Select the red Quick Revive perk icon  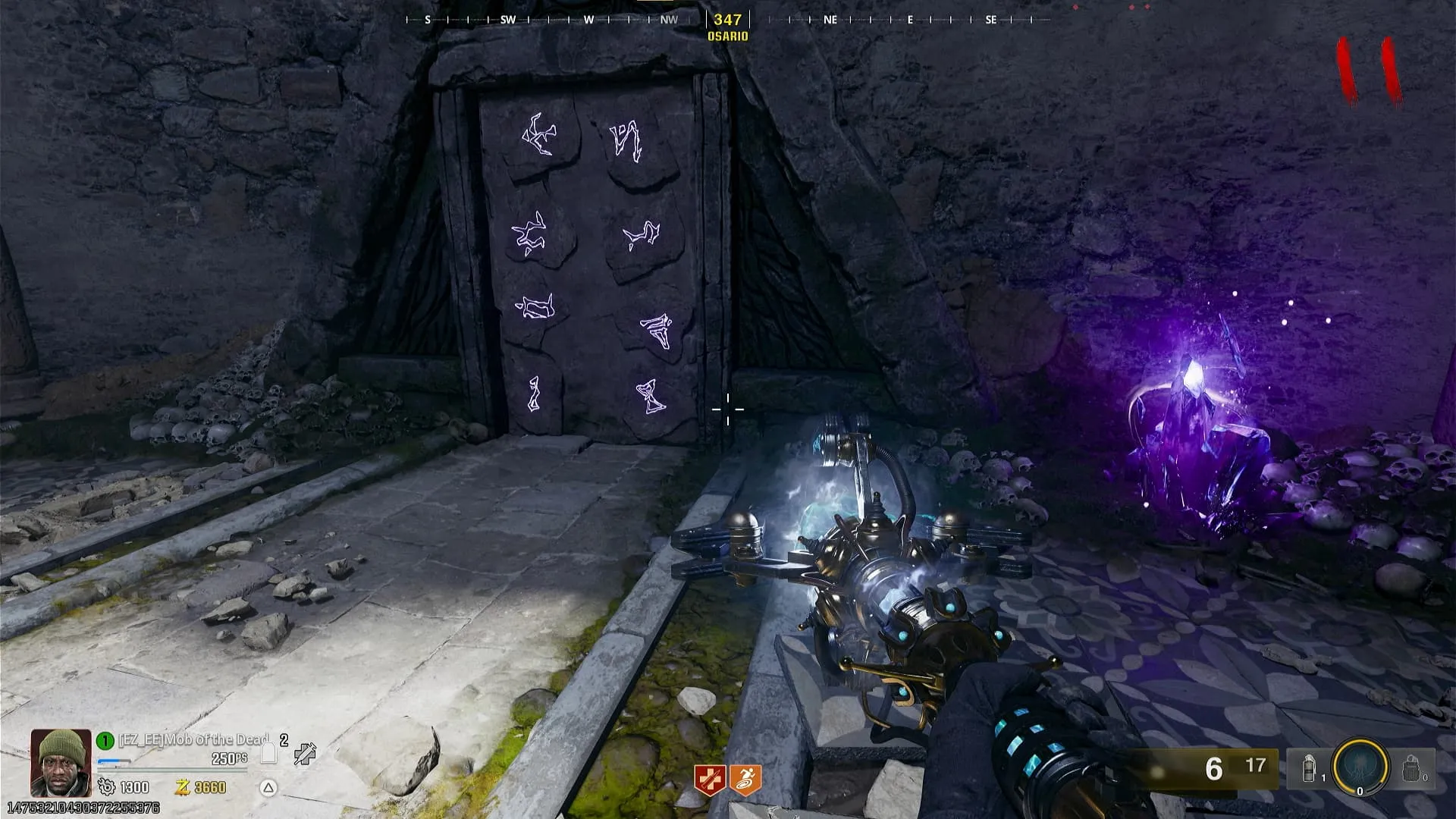711,780
